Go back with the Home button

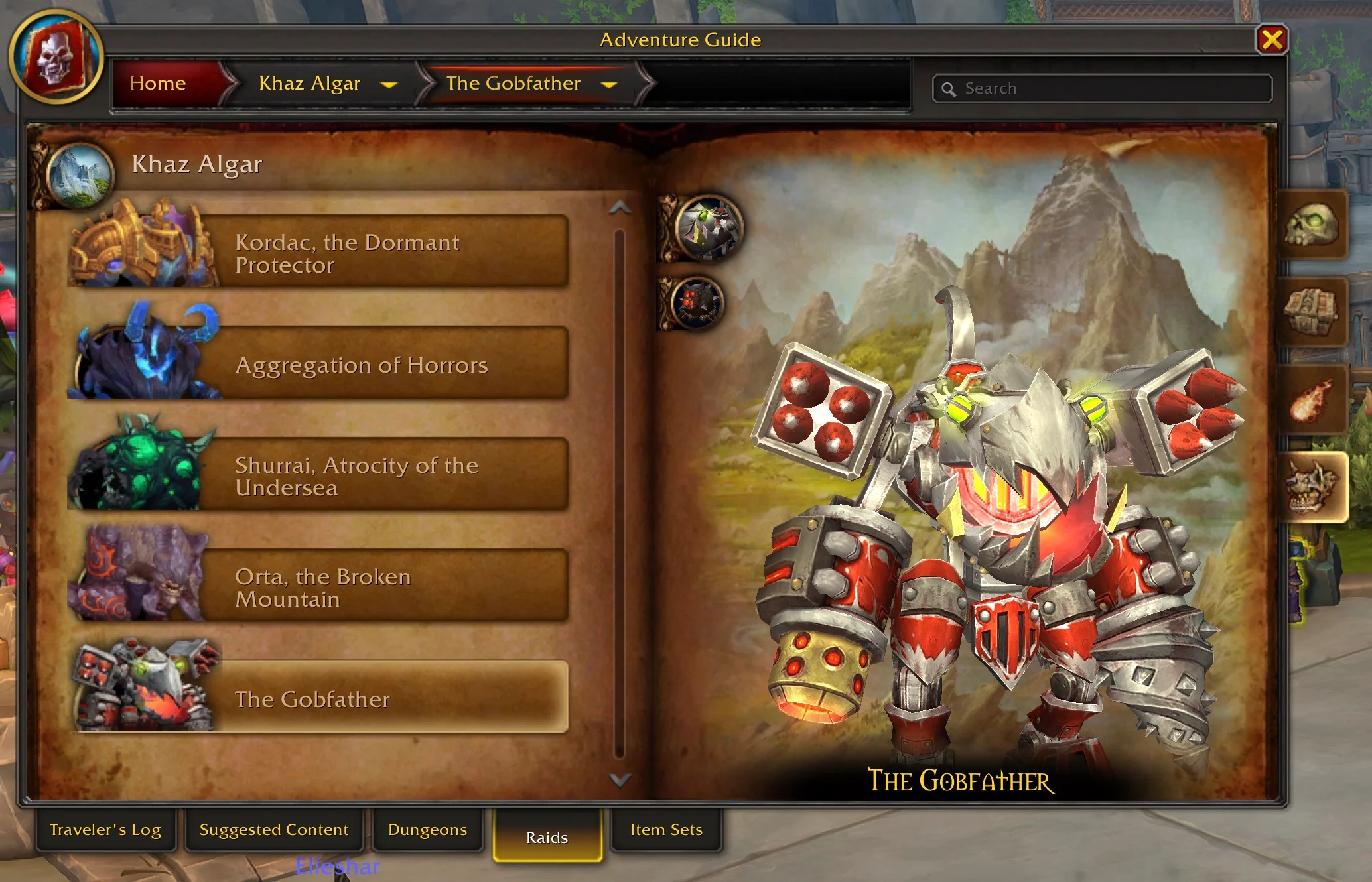point(158,84)
